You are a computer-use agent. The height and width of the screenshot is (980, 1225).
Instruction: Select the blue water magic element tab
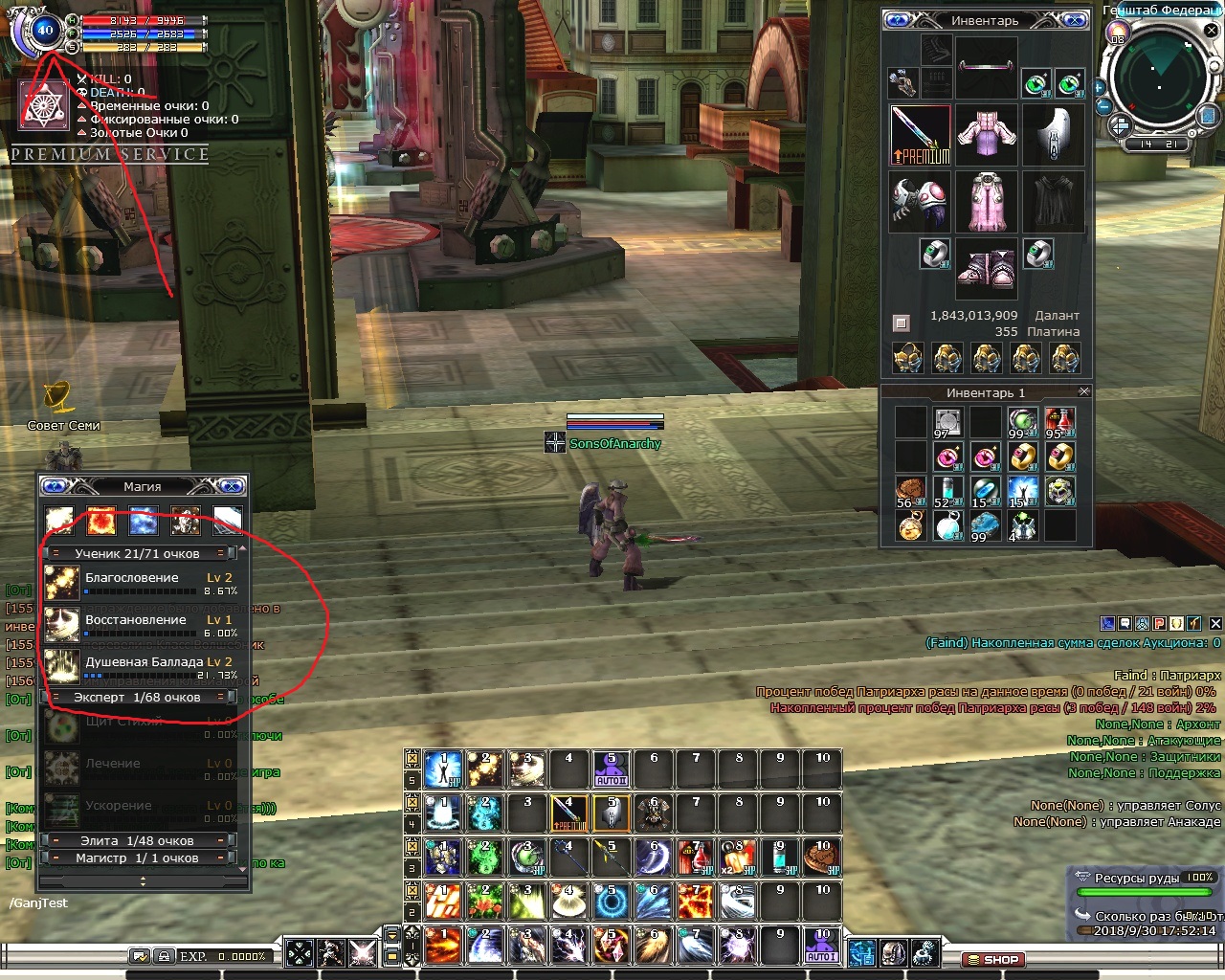point(143,520)
